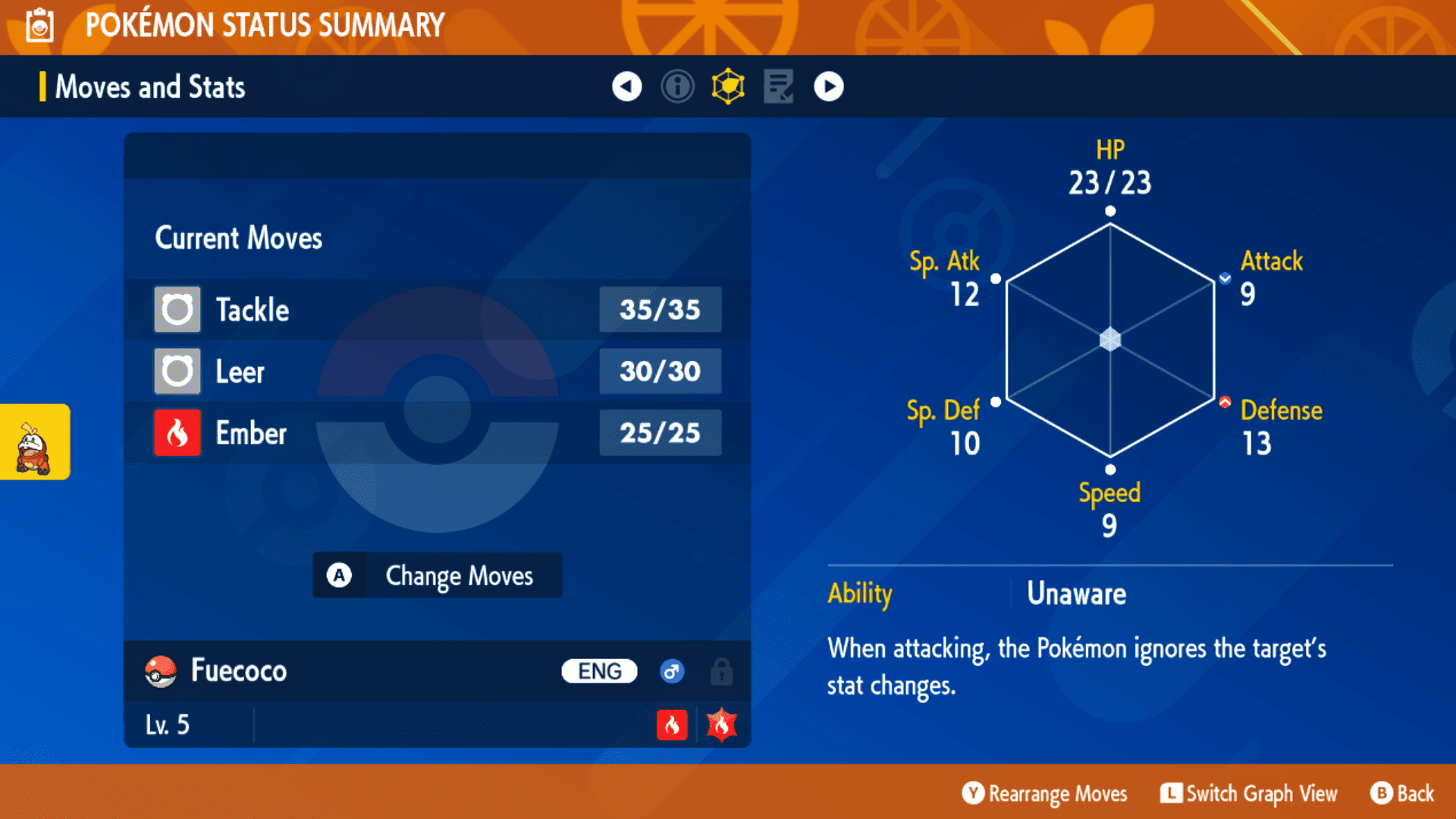The width and height of the screenshot is (1456, 819).
Task: Open the previous summary page arrow
Action: point(626,86)
